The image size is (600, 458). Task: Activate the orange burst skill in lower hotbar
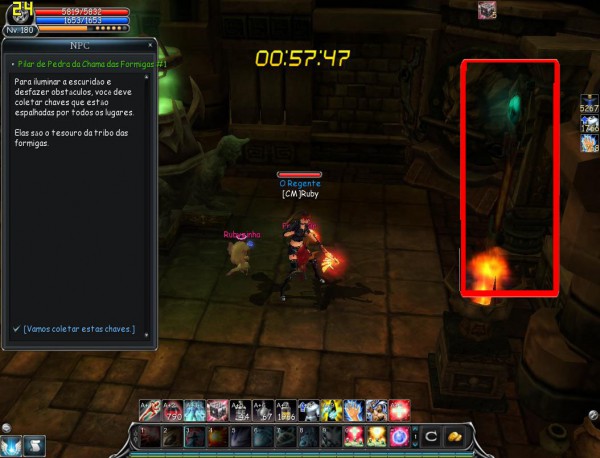[x=378, y=437]
